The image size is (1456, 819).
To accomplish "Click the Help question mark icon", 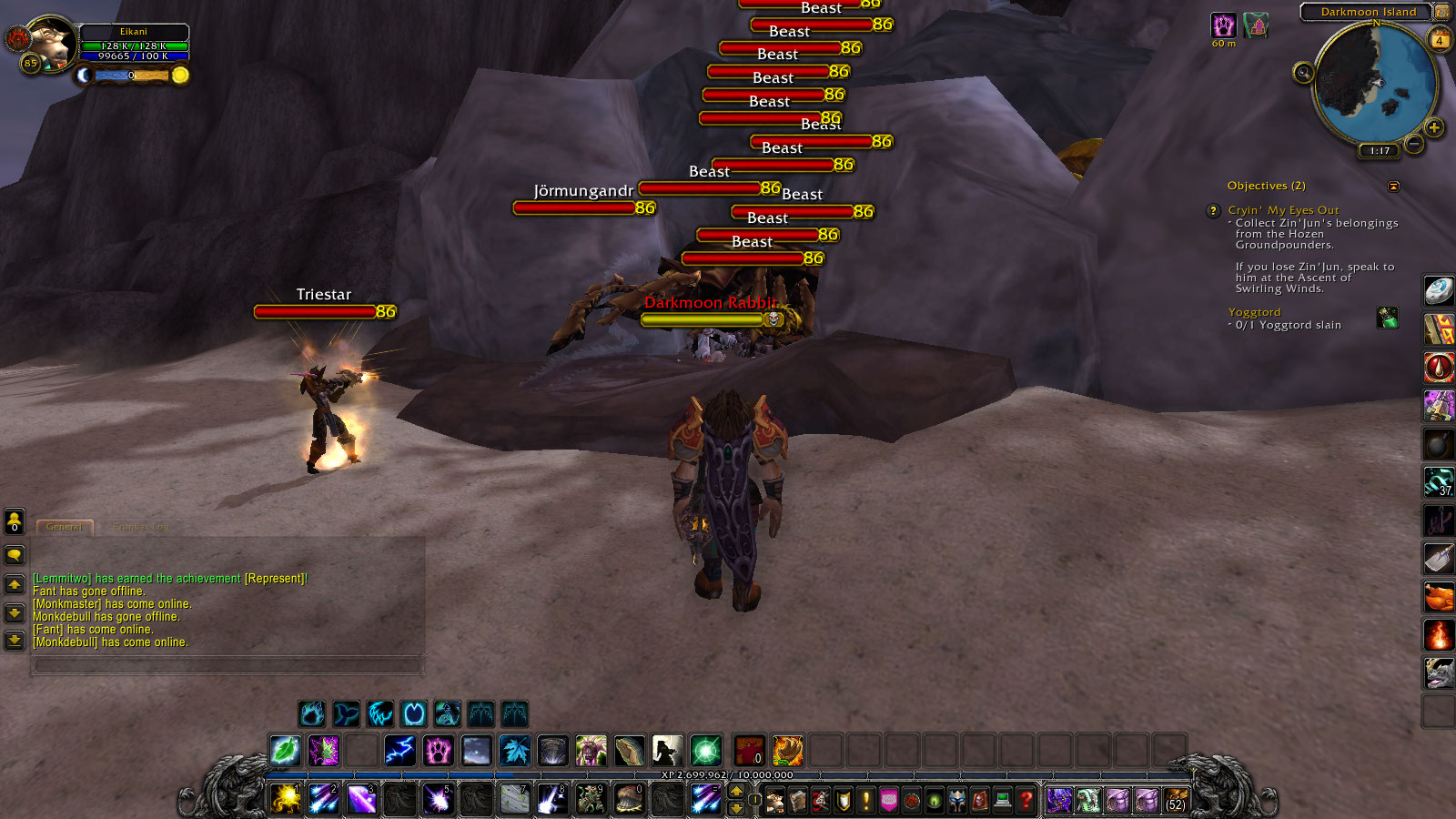I will pos(1026,802).
